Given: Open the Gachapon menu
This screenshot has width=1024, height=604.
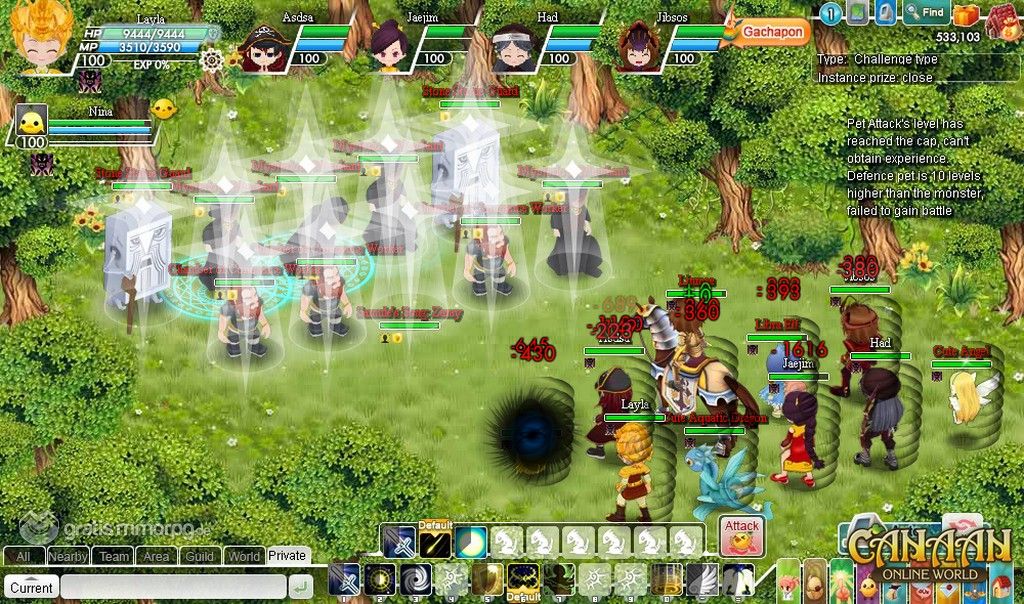Looking at the screenshot, I should [774, 32].
